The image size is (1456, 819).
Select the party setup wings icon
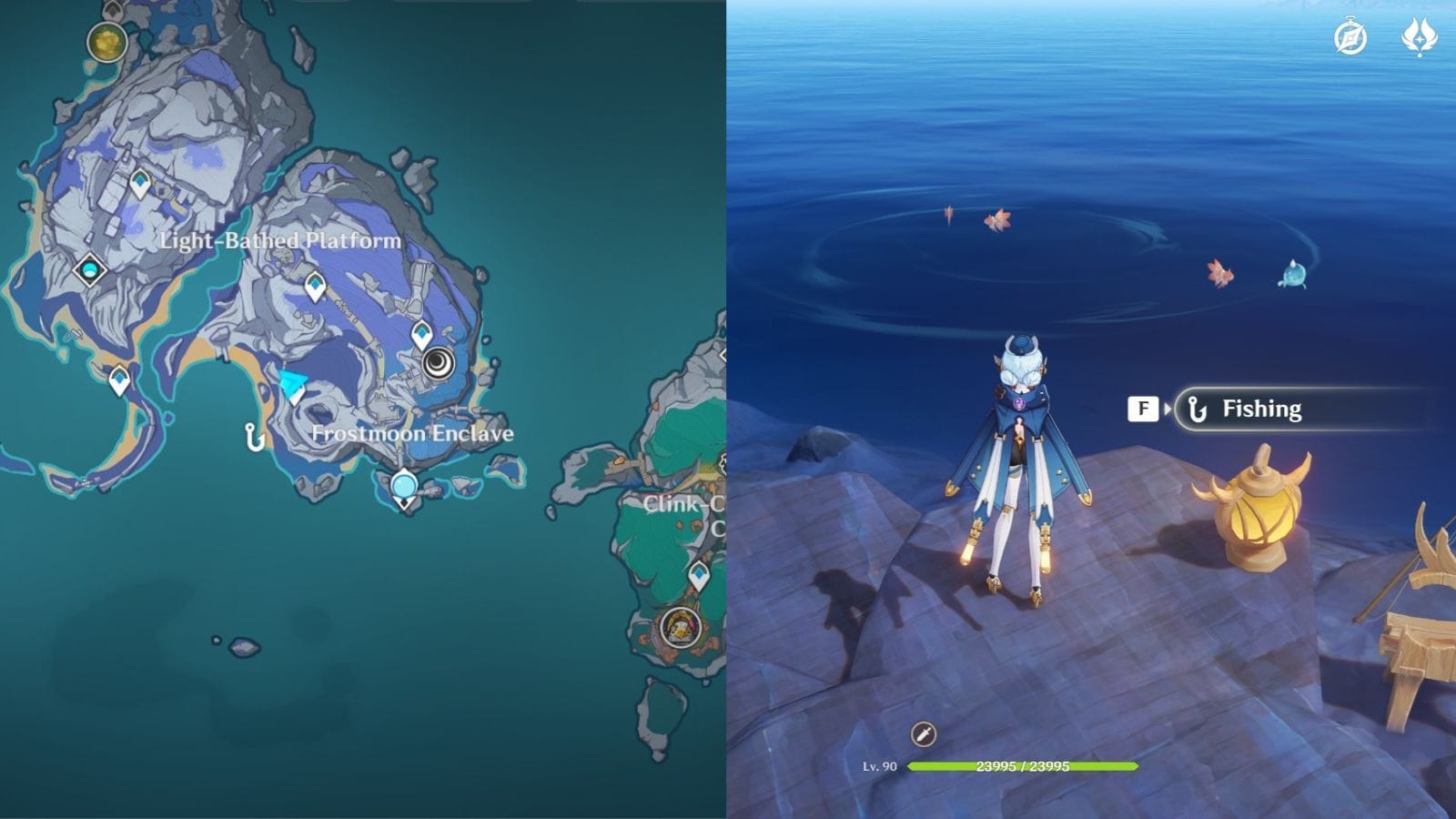coord(1421,36)
